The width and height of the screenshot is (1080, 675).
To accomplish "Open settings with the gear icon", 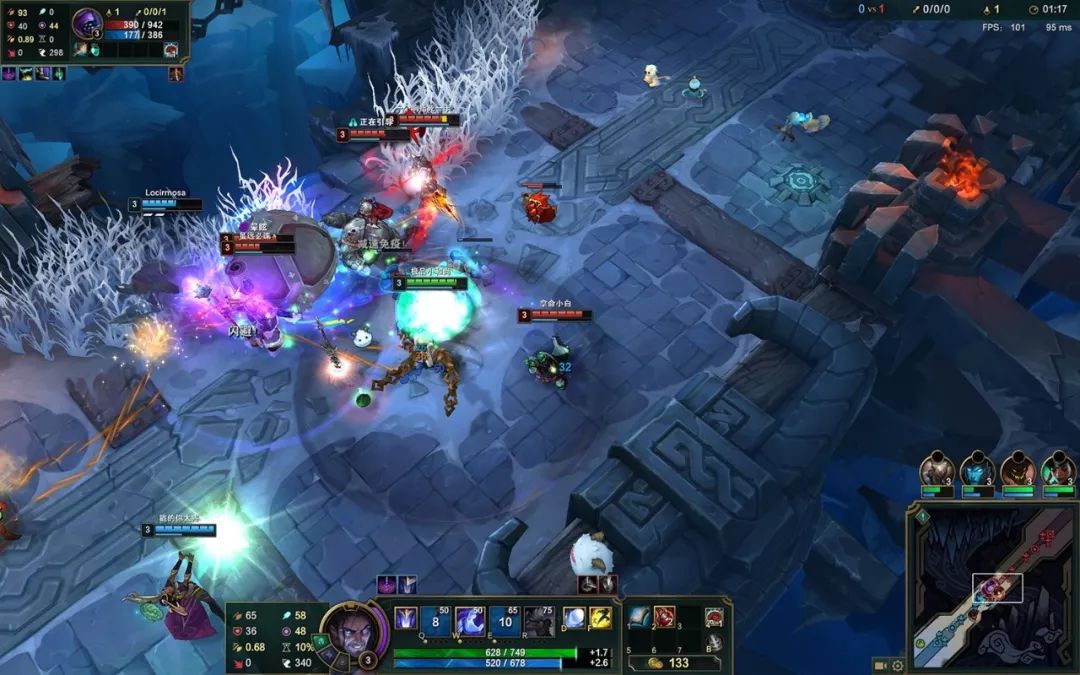I will pyautogui.click(x=897, y=665).
